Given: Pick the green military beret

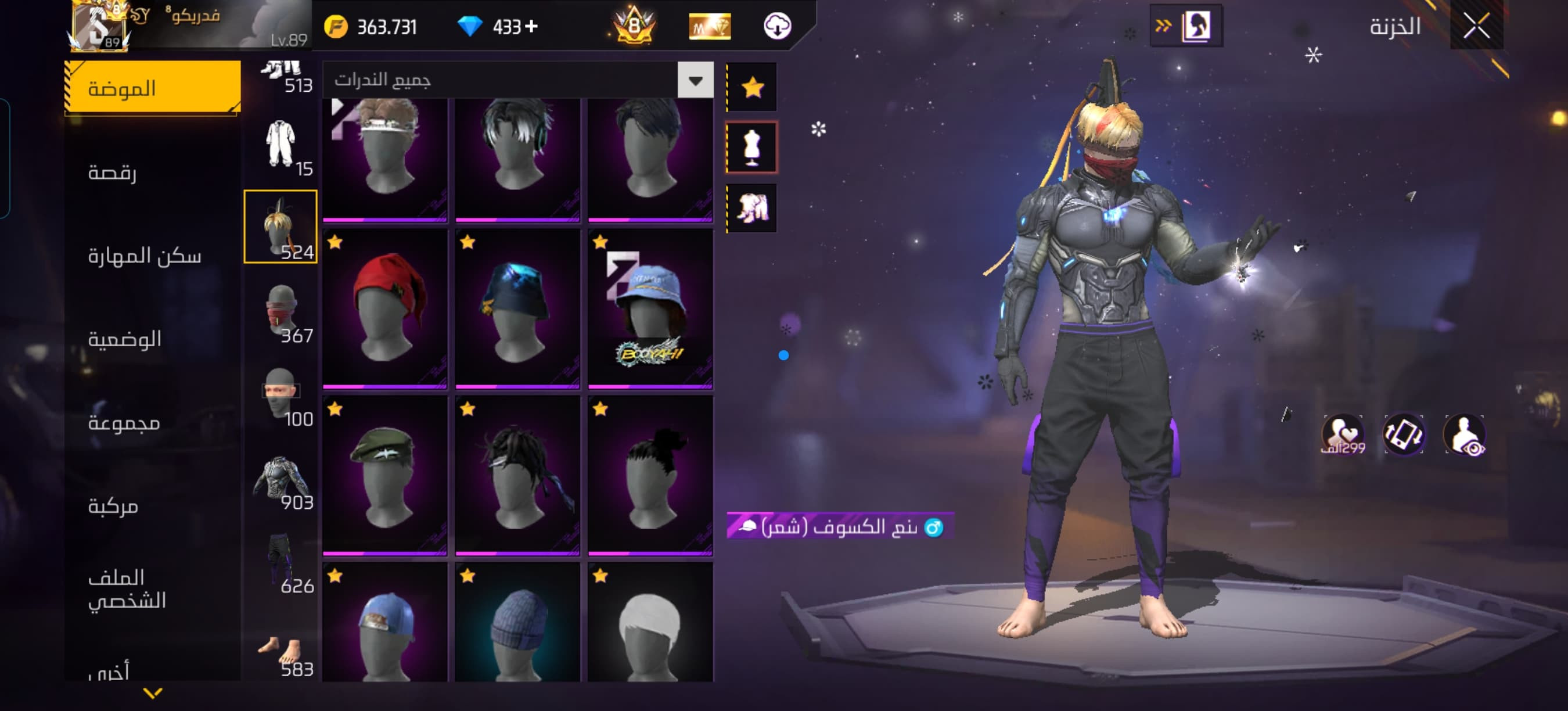Looking at the screenshot, I should pyautogui.click(x=384, y=475).
